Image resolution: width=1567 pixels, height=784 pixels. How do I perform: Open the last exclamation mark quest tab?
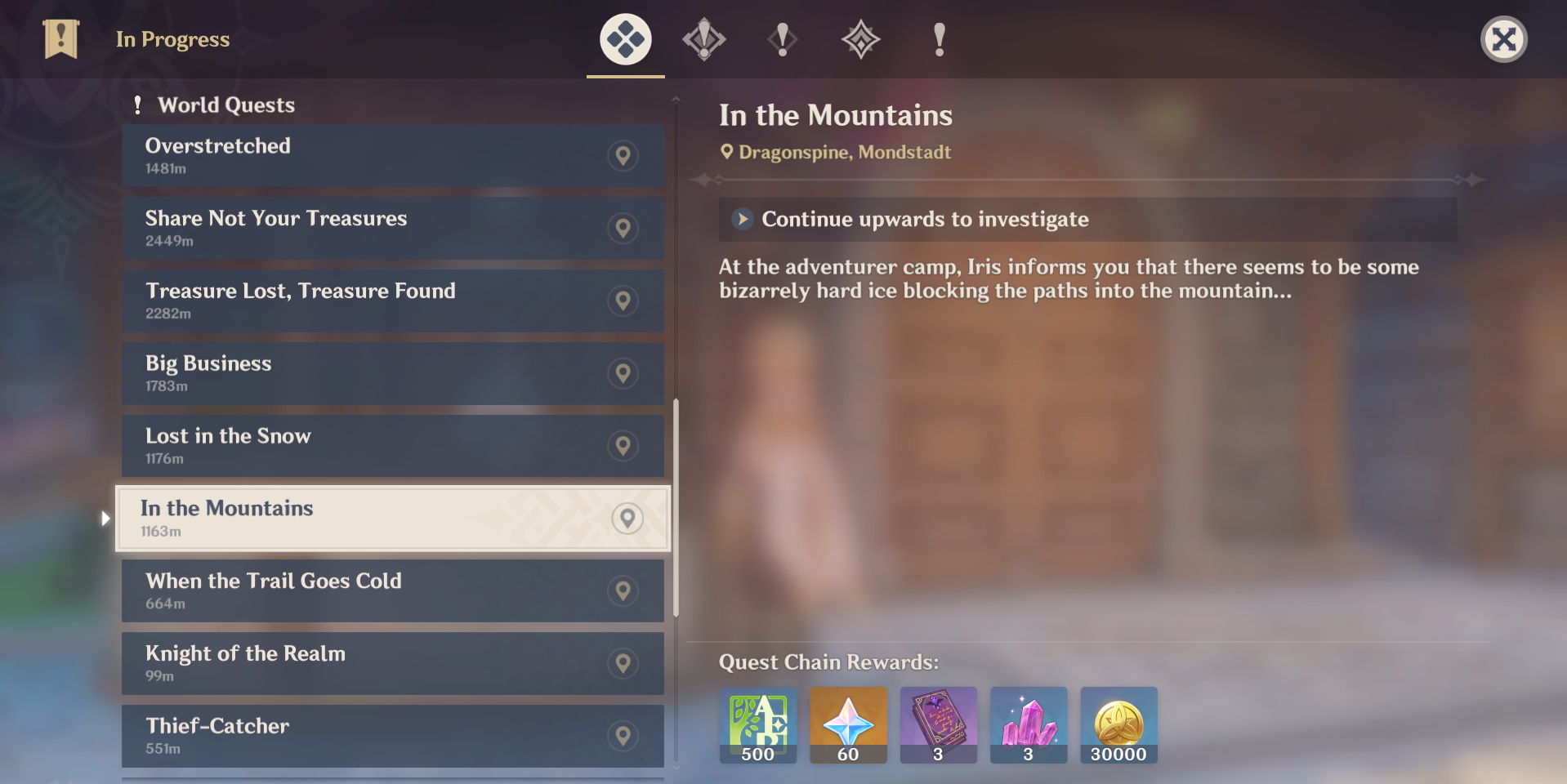point(939,39)
